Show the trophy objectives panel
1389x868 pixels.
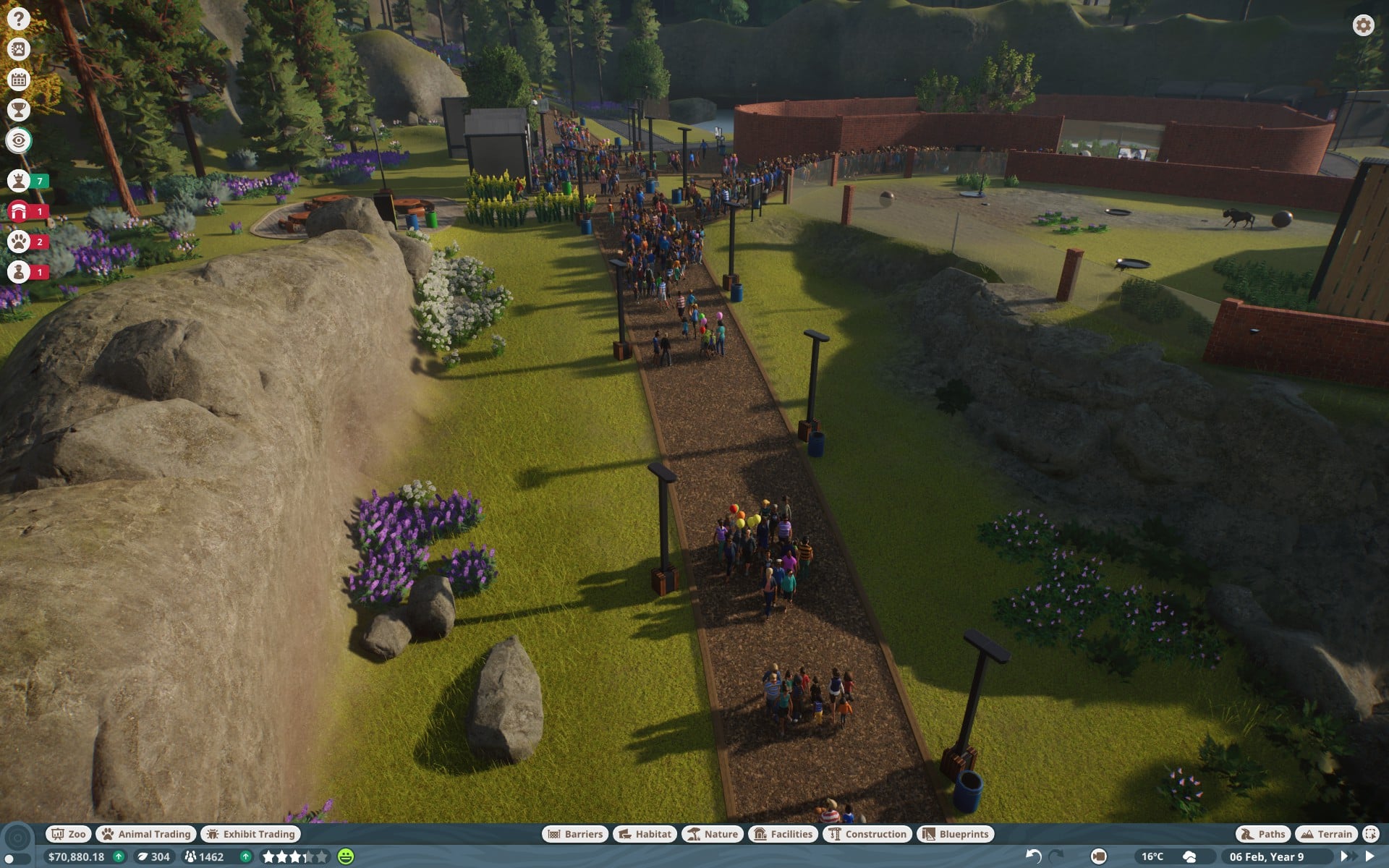coord(19,110)
